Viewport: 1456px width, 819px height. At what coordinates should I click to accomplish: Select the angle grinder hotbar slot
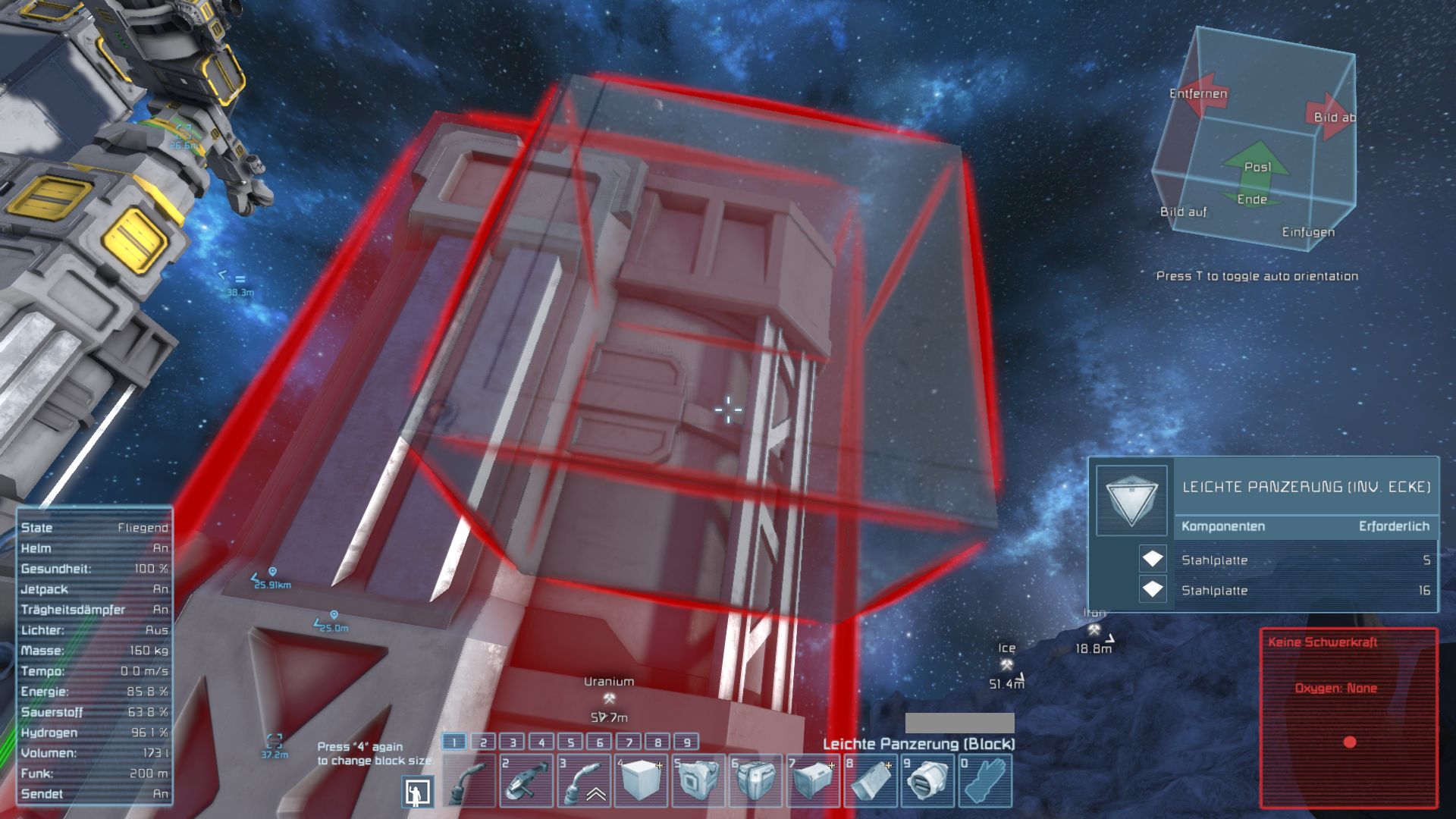526,780
